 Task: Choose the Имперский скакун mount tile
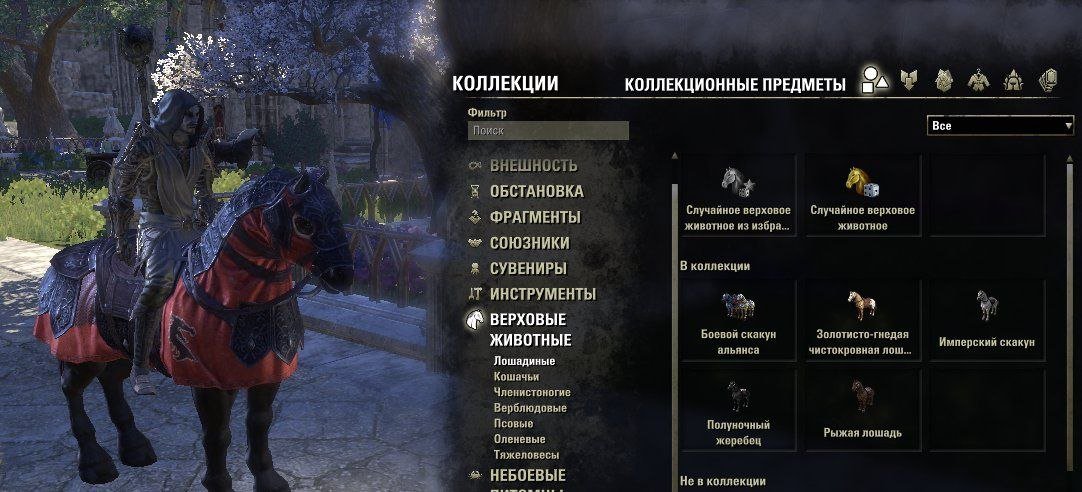click(x=986, y=320)
